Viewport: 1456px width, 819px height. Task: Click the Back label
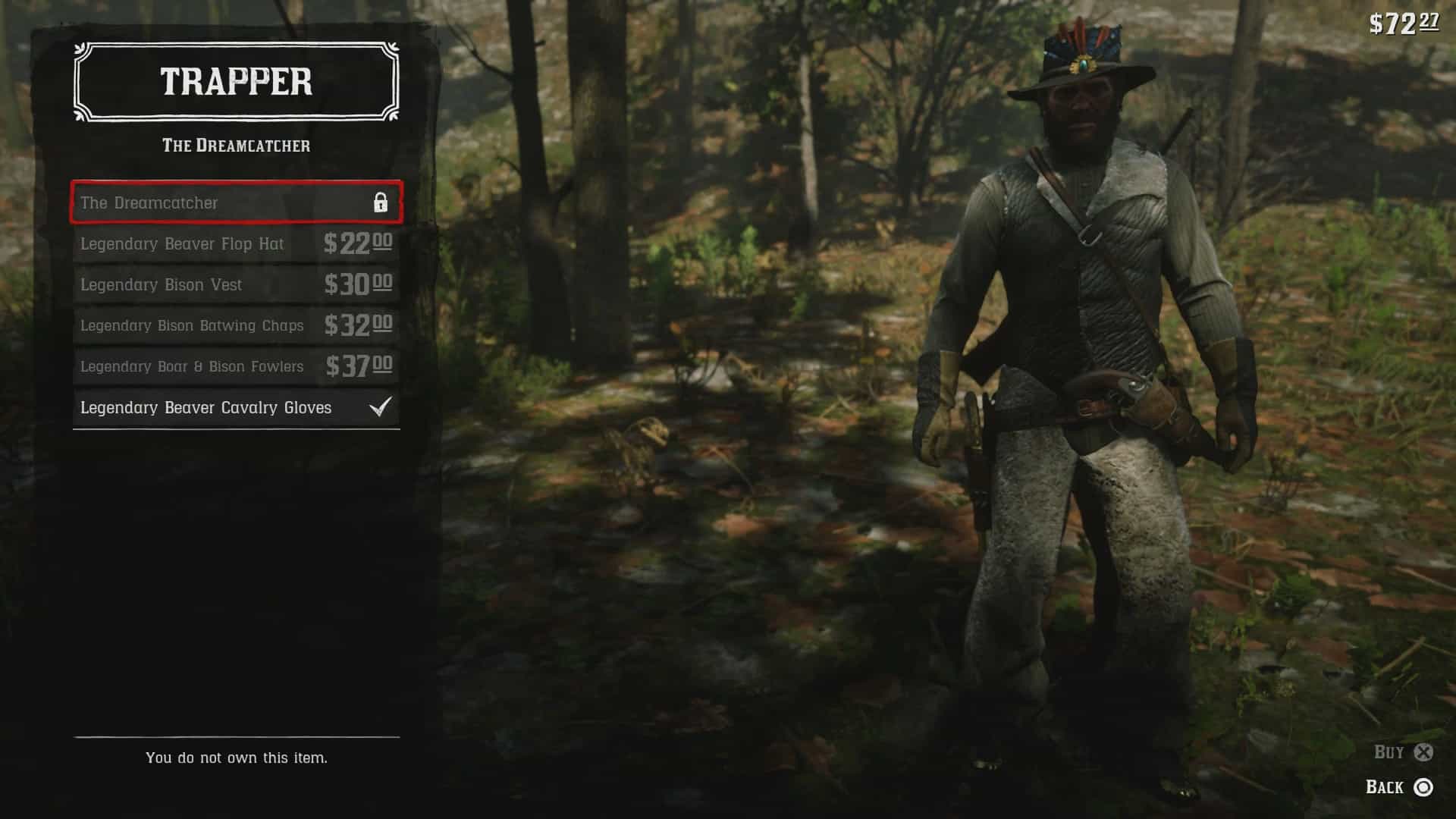tap(1385, 787)
